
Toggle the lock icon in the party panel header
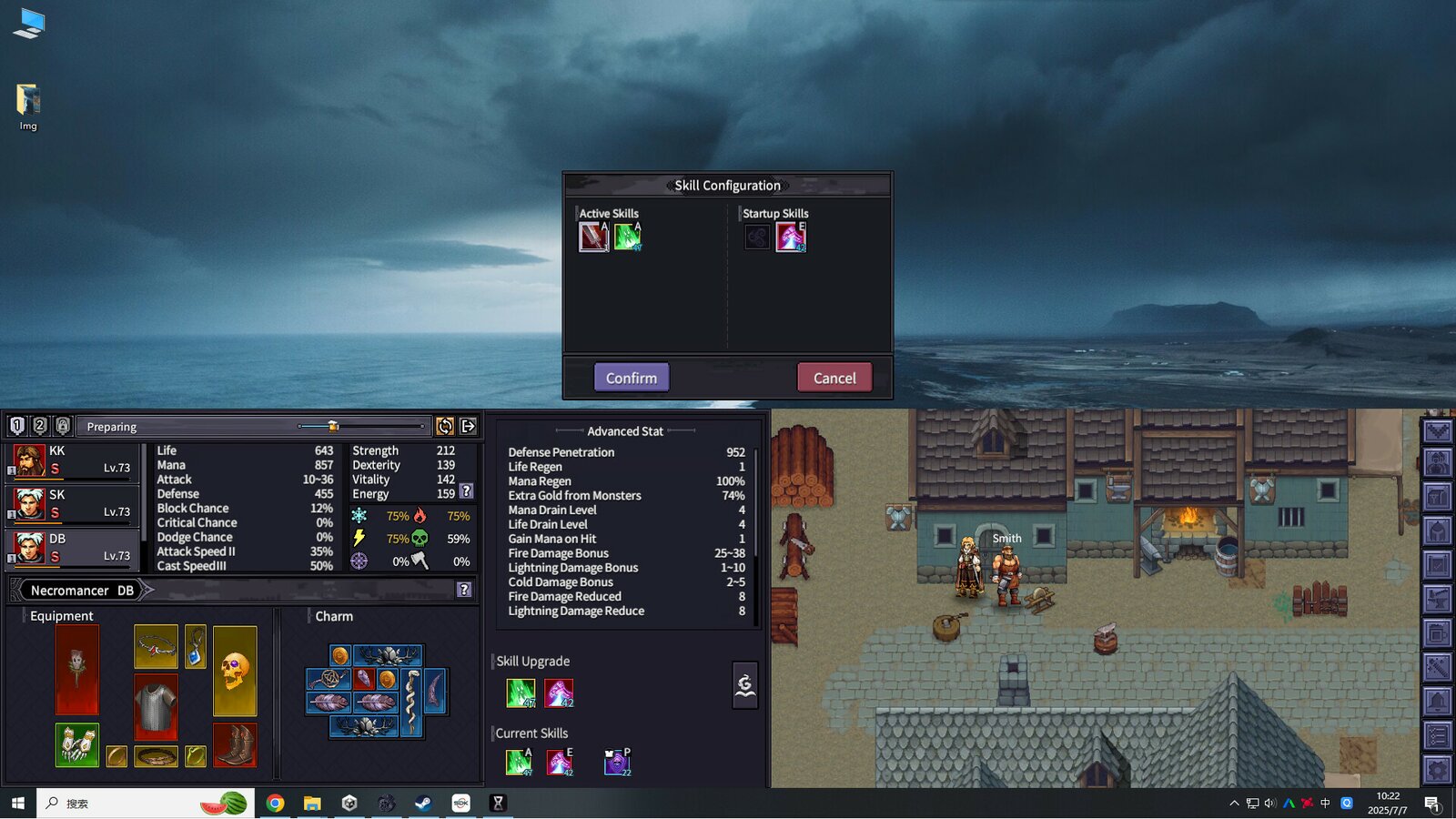pyautogui.click(x=63, y=425)
